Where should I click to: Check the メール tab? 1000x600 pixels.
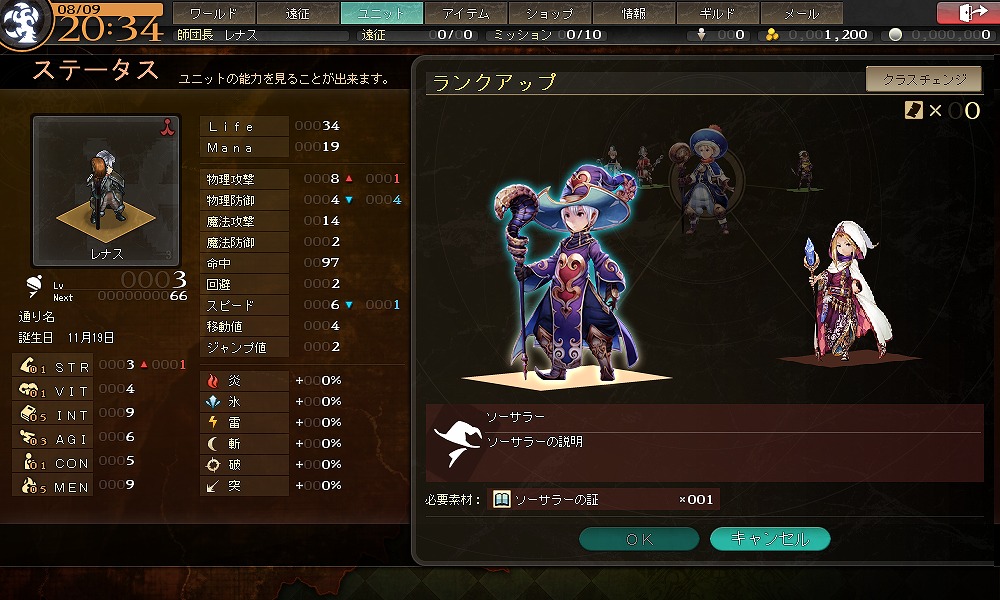pos(802,14)
